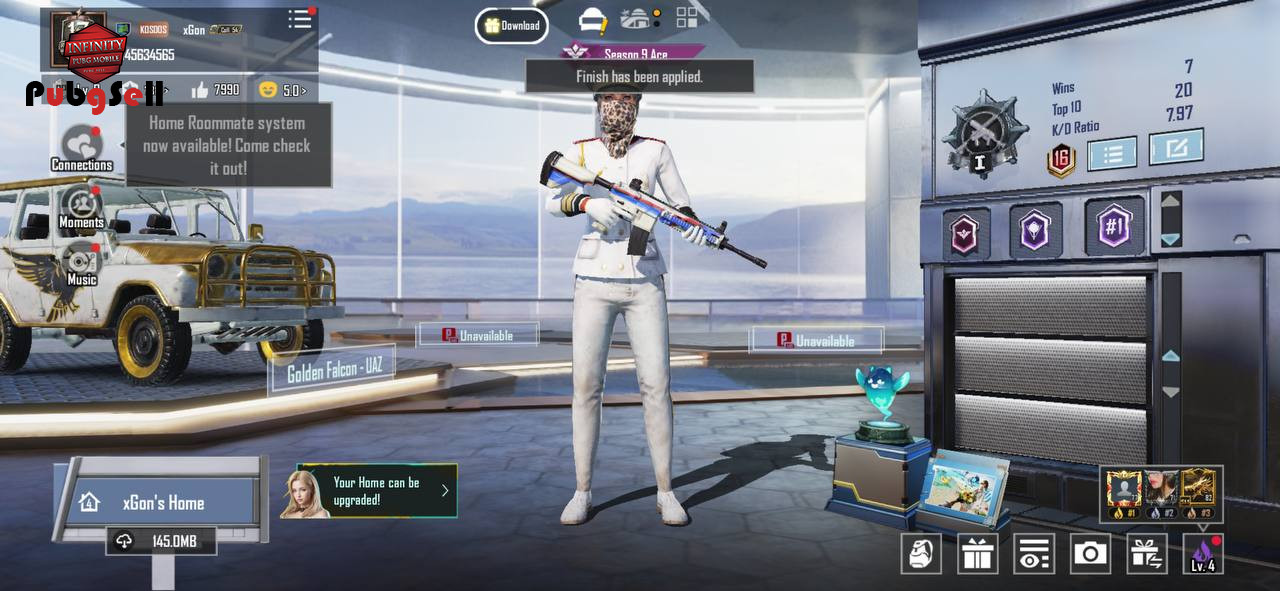Open the stats details list button
Viewport: 1280px width, 591px height.
(1112, 154)
